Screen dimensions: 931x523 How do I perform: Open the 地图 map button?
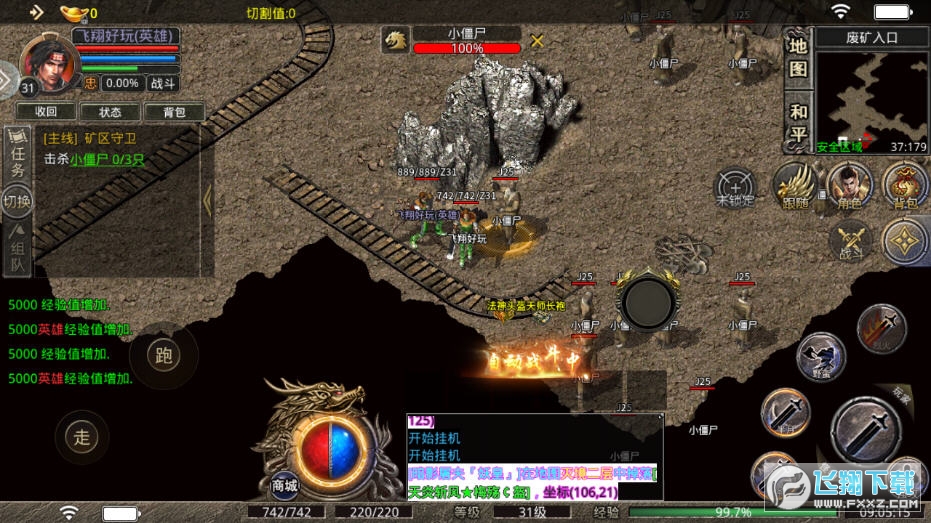tap(797, 57)
